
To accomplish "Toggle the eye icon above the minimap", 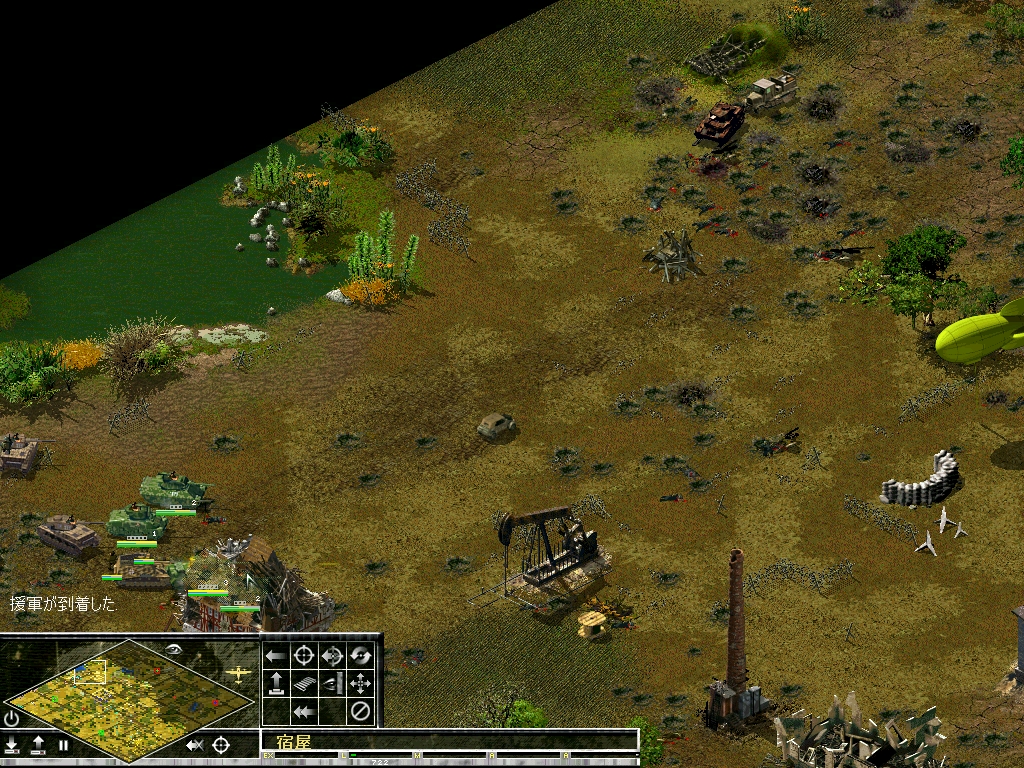I will coord(174,649).
